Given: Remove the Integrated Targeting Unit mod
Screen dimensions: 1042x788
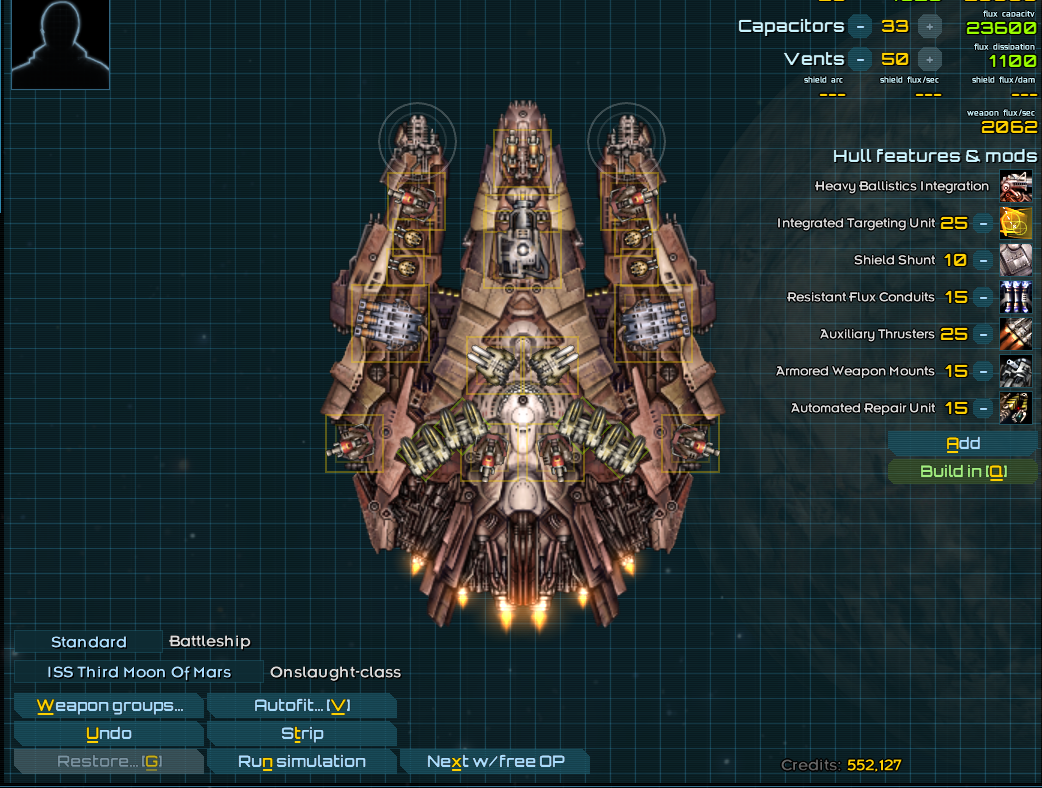Looking at the screenshot, I should pos(984,223).
